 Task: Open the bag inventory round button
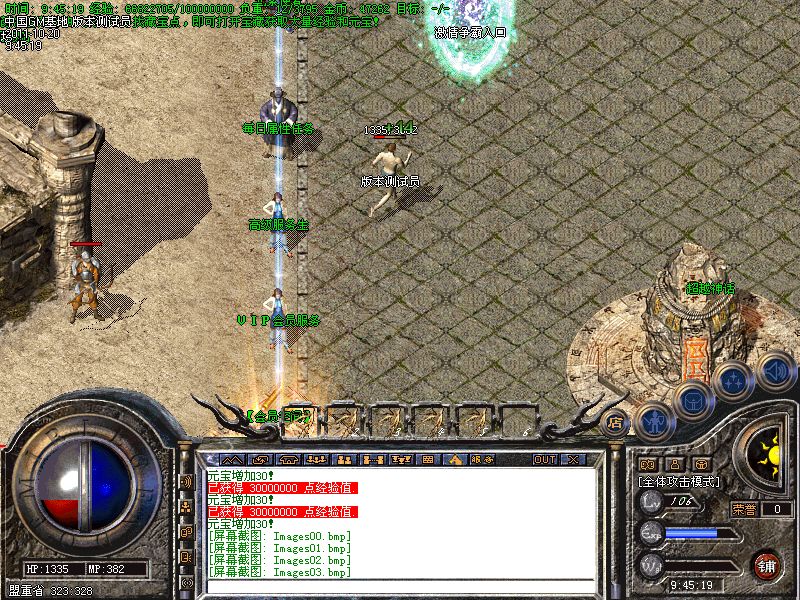692,400
